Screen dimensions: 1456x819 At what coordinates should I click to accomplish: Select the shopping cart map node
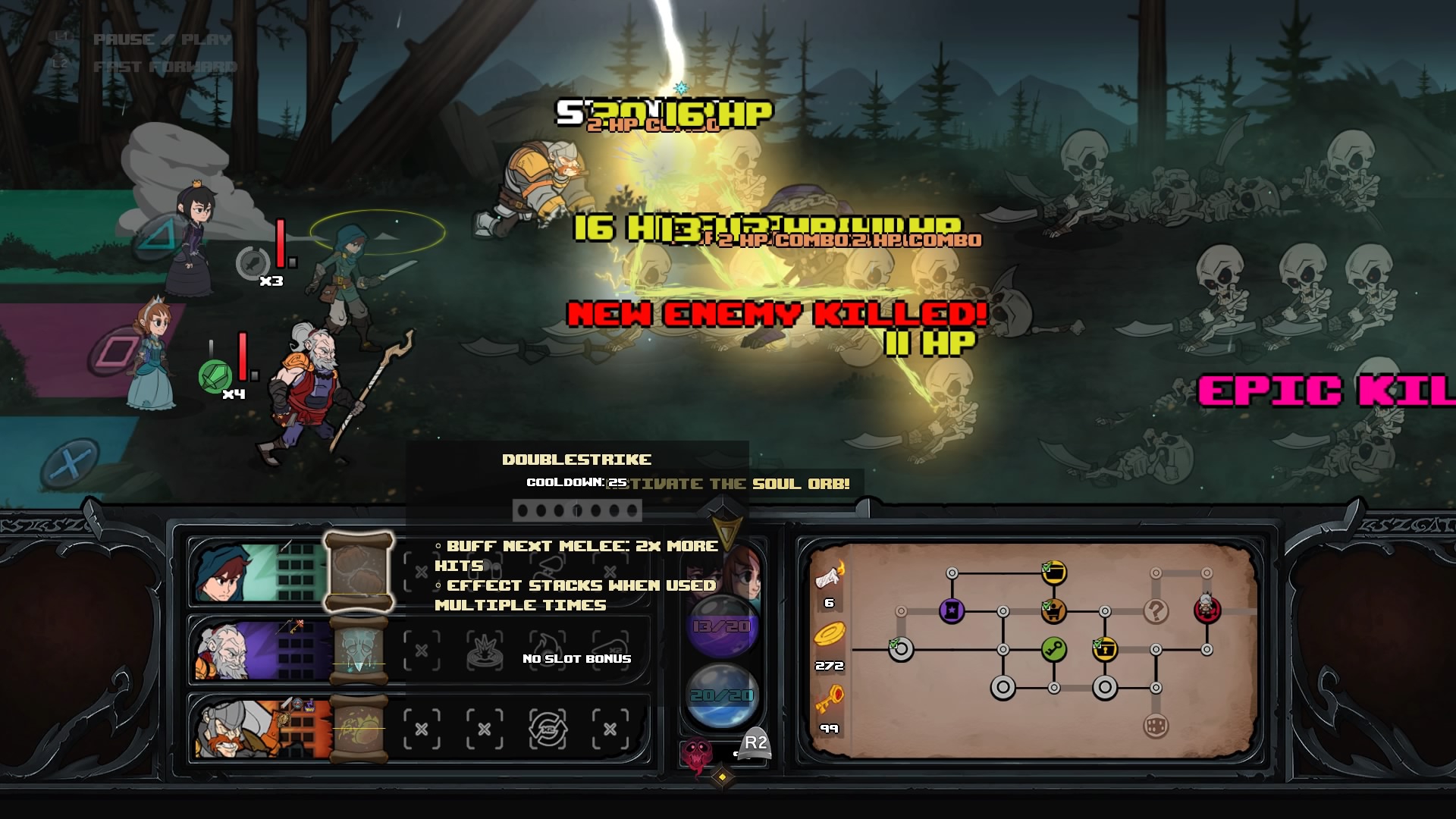[1053, 610]
